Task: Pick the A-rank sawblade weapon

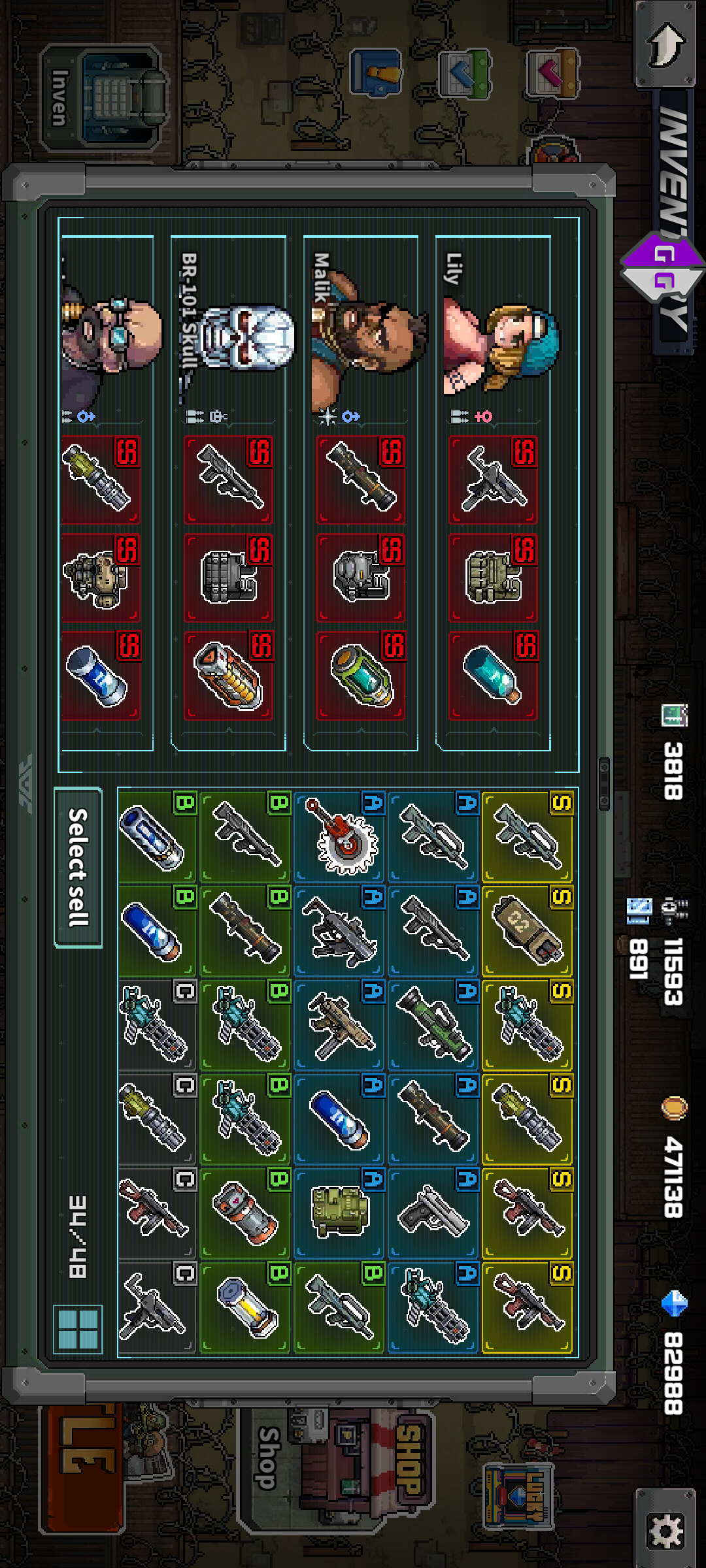Action: (x=340, y=837)
